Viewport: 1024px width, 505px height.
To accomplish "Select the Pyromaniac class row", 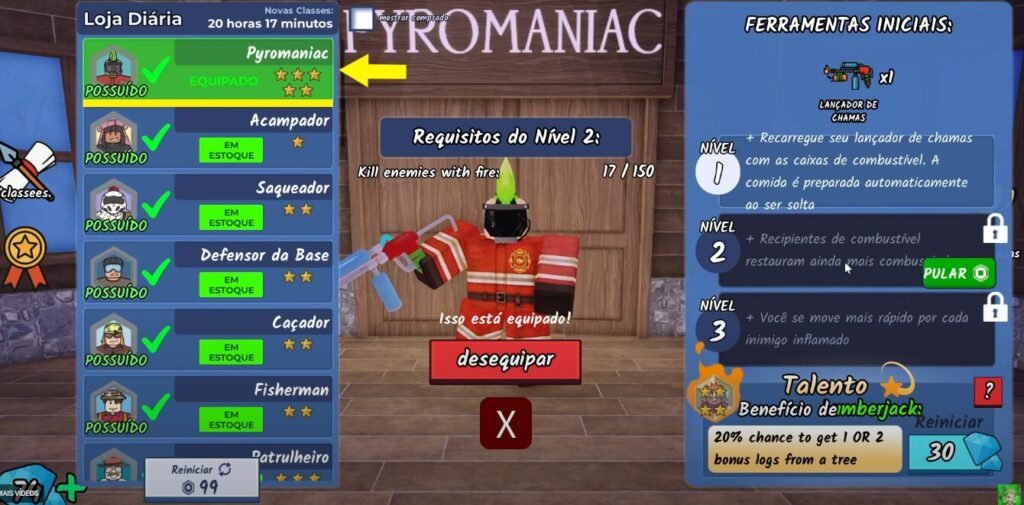I will 208,69.
